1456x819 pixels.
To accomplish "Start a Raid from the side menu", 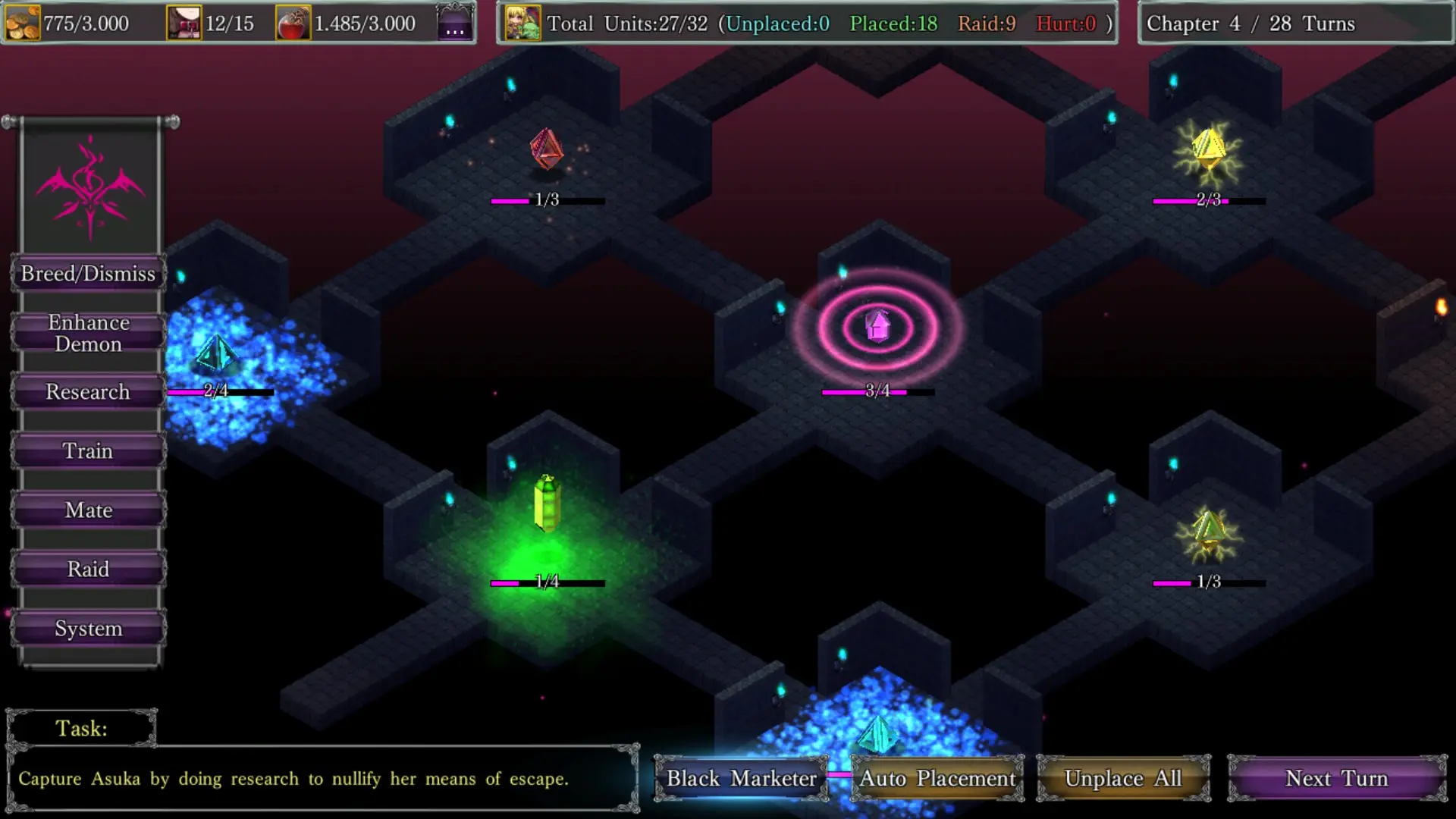I will (88, 570).
